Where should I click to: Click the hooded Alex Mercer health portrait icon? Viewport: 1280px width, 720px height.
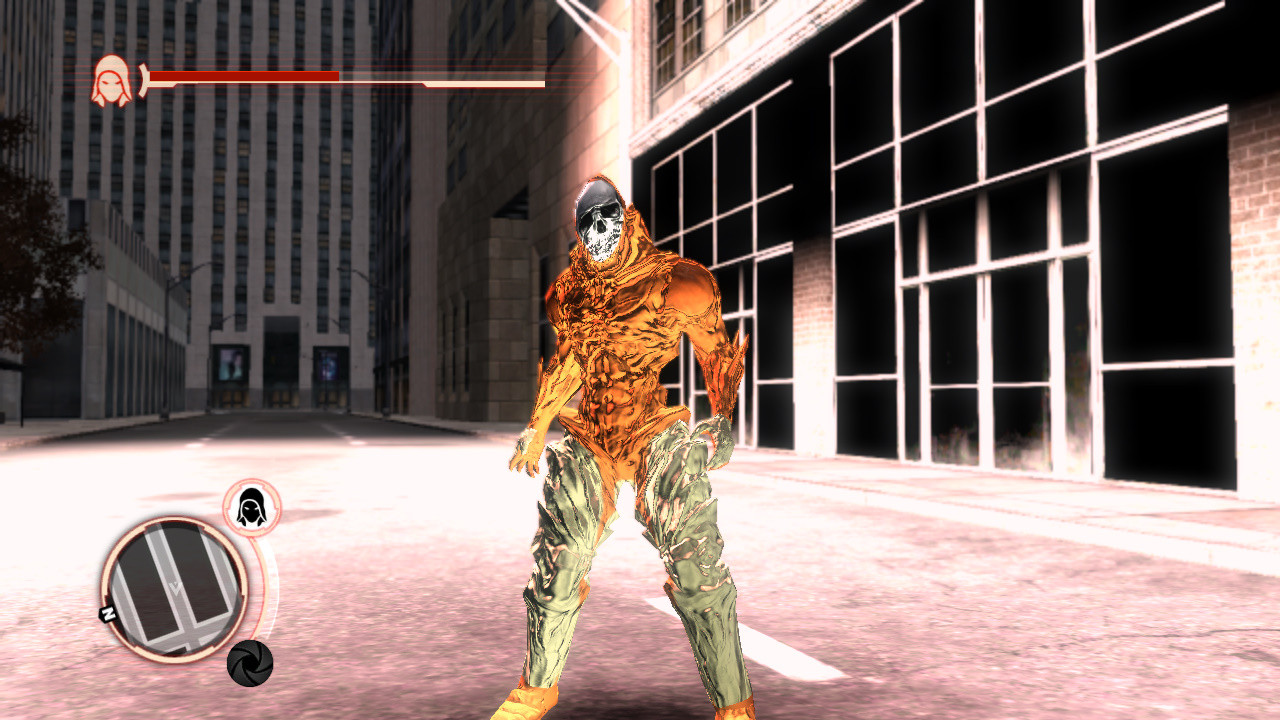point(112,76)
